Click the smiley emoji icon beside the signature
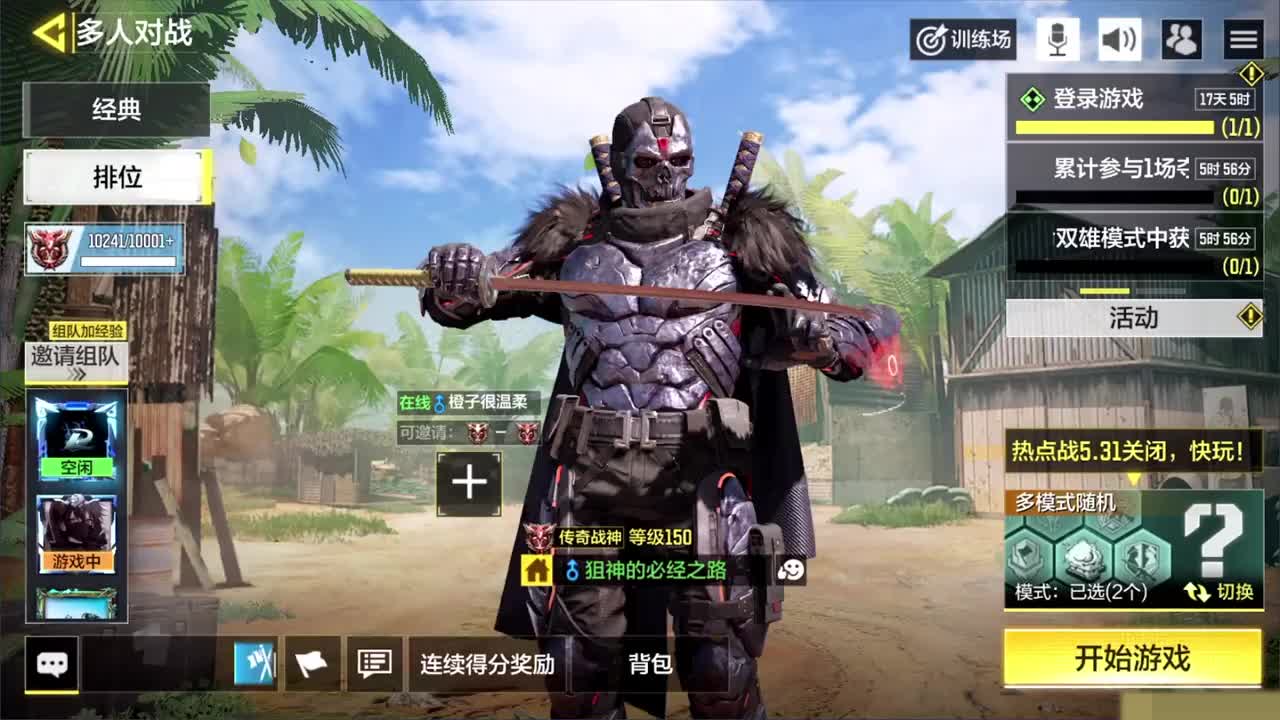 pos(791,567)
